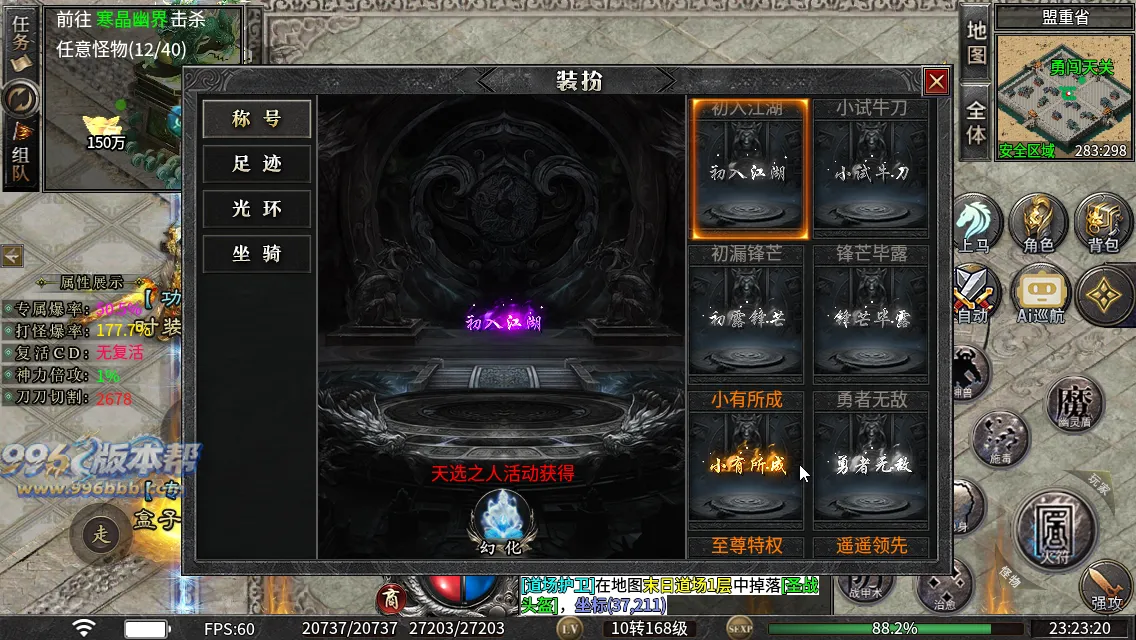
Task: Open the 背包 backpack inventory
Action: pyautogui.click(x=1103, y=222)
